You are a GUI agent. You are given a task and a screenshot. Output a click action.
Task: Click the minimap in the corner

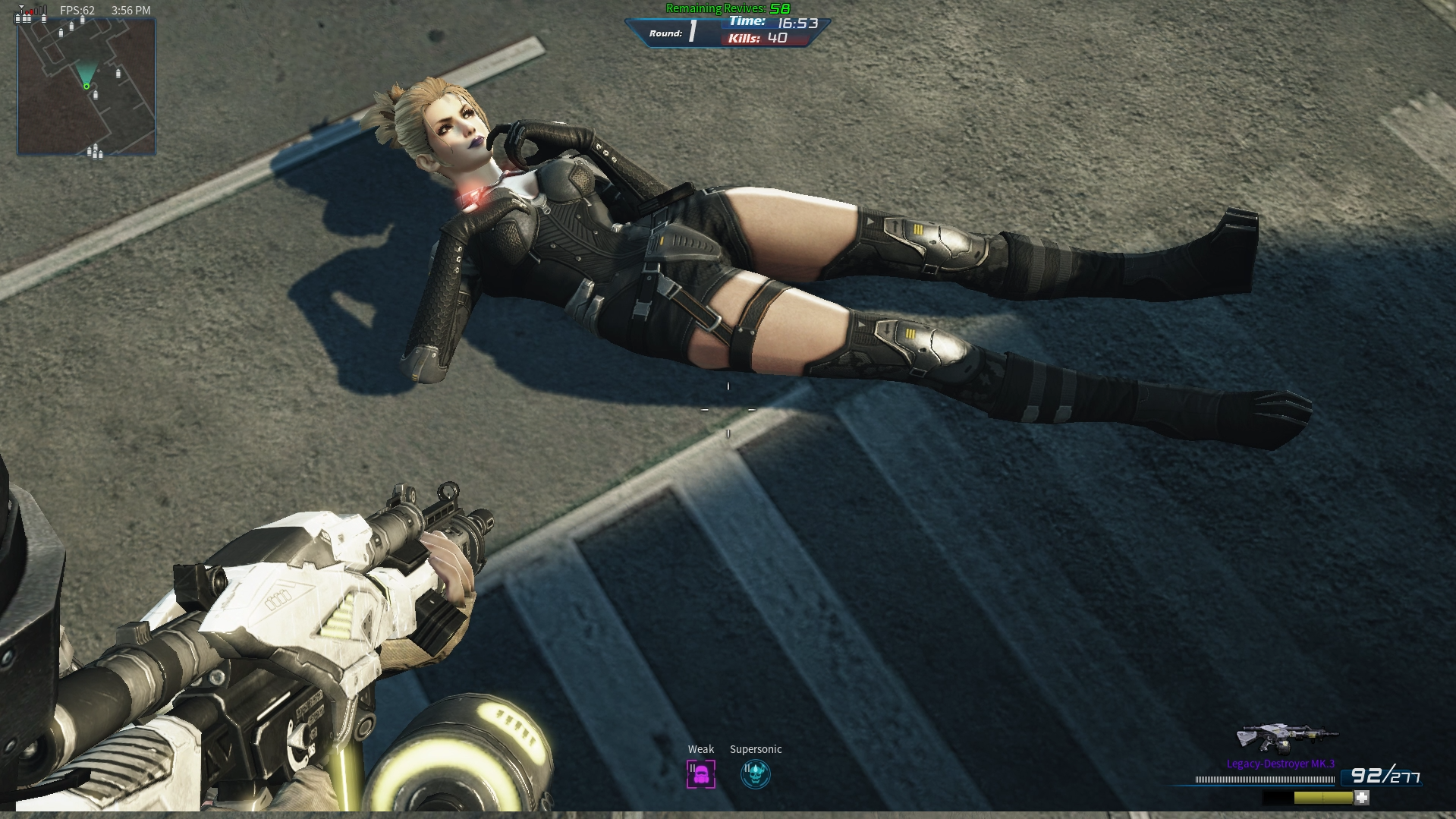86,87
